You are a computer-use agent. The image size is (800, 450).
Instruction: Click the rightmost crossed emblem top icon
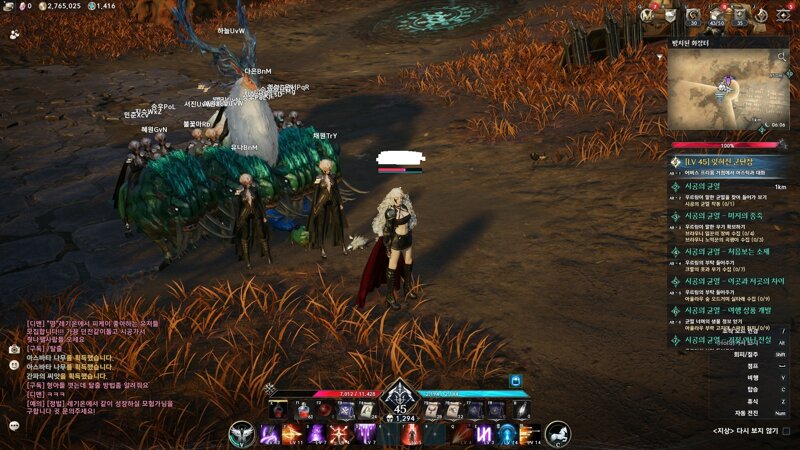click(785, 14)
